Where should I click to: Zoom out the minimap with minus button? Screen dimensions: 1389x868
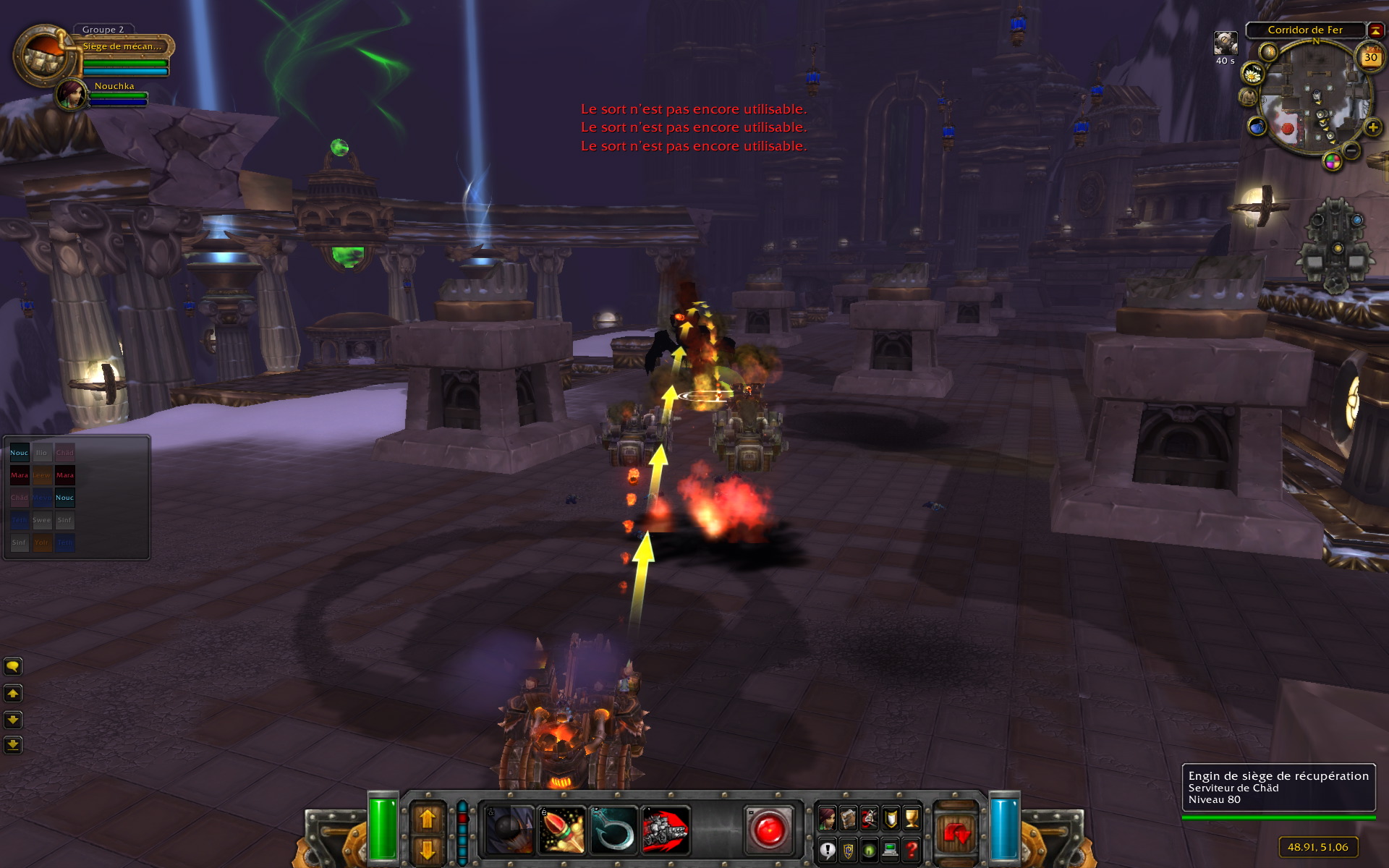point(1351,150)
